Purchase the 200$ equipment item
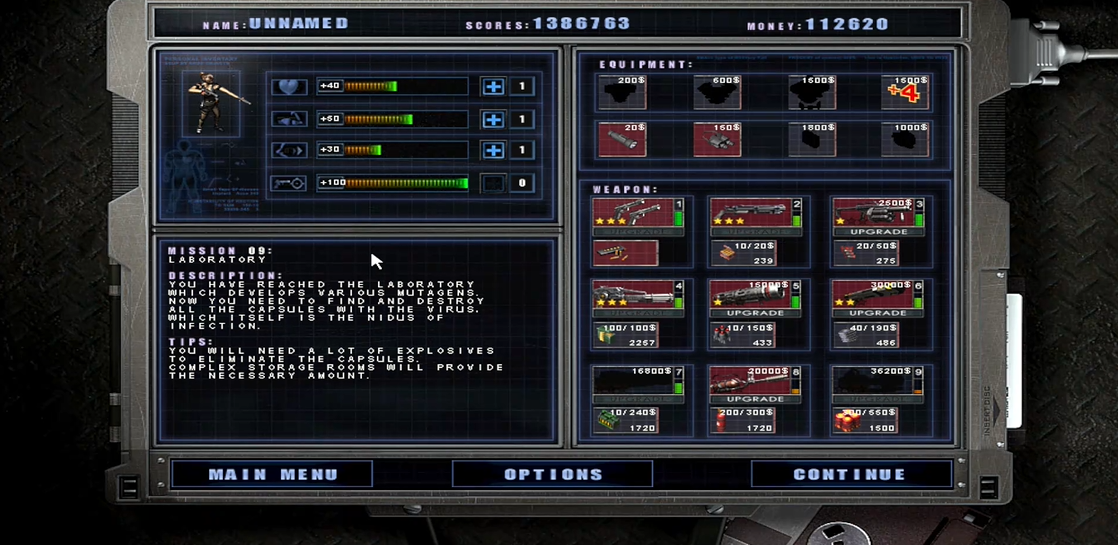Image resolution: width=1118 pixels, height=545 pixels. pos(621,92)
